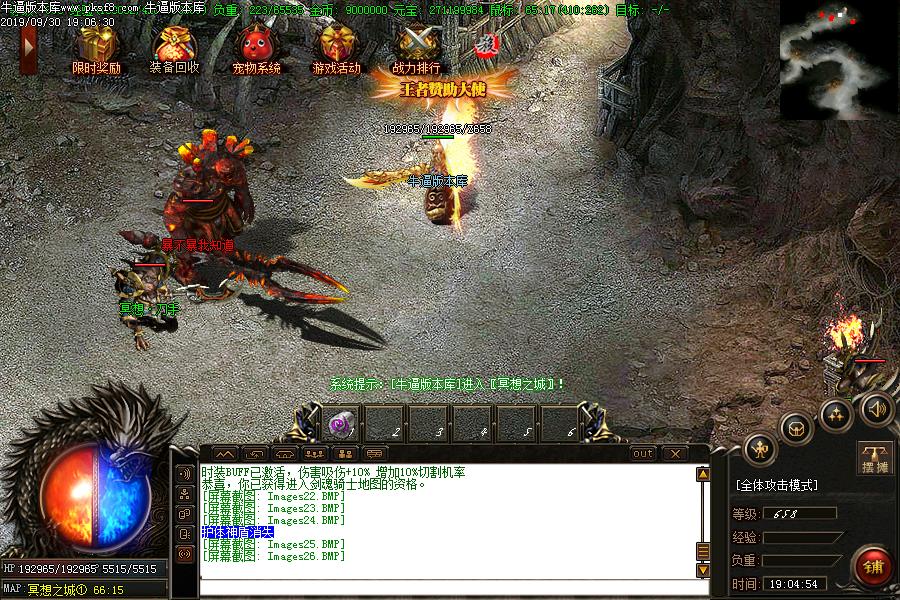This screenshot has height=600, width=900.
Task: Open the bag via the chest icon
Action: tap(796, 428)
